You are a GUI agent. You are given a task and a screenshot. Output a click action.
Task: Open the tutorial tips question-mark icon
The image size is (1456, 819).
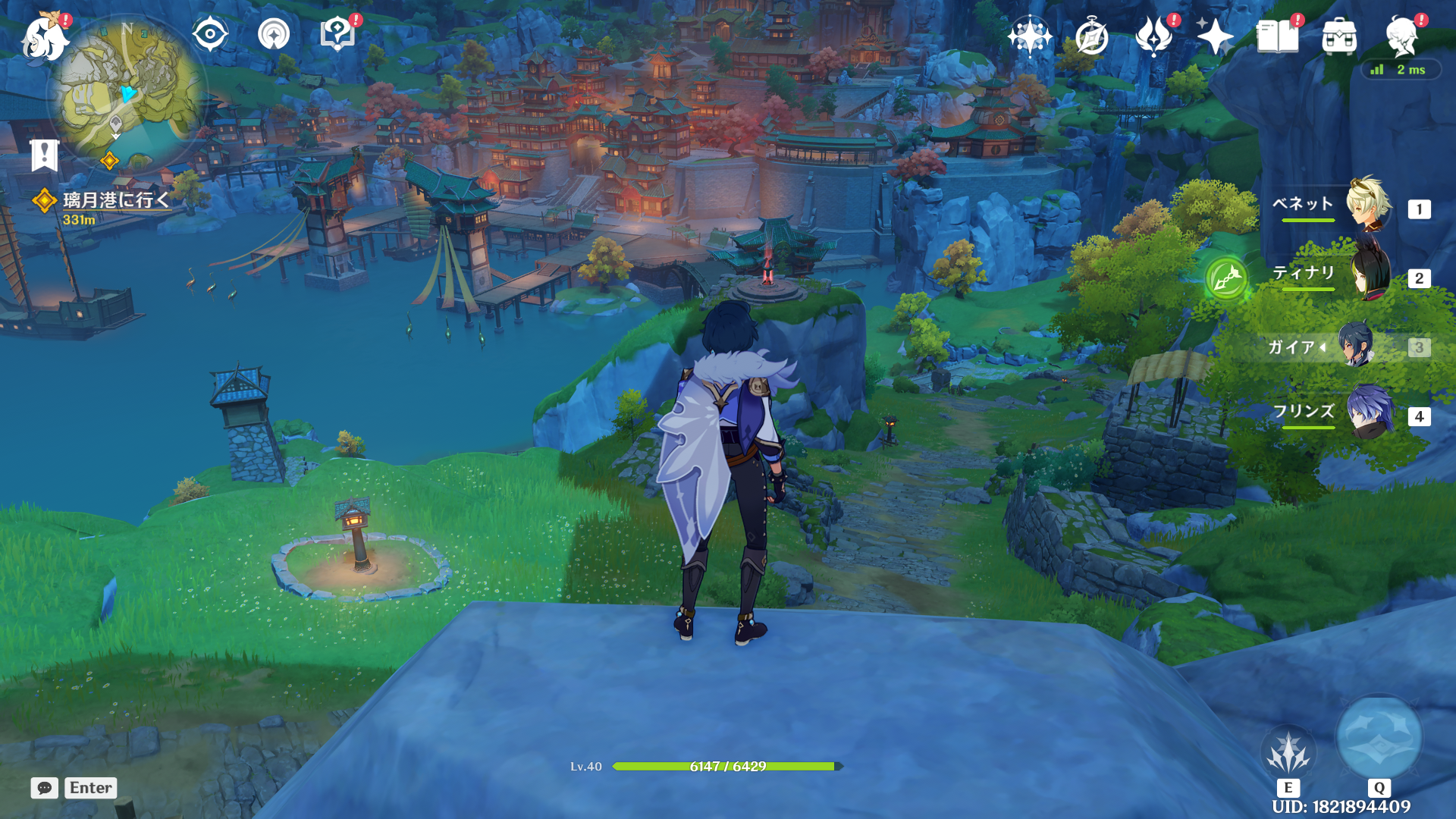pos(337,35)
